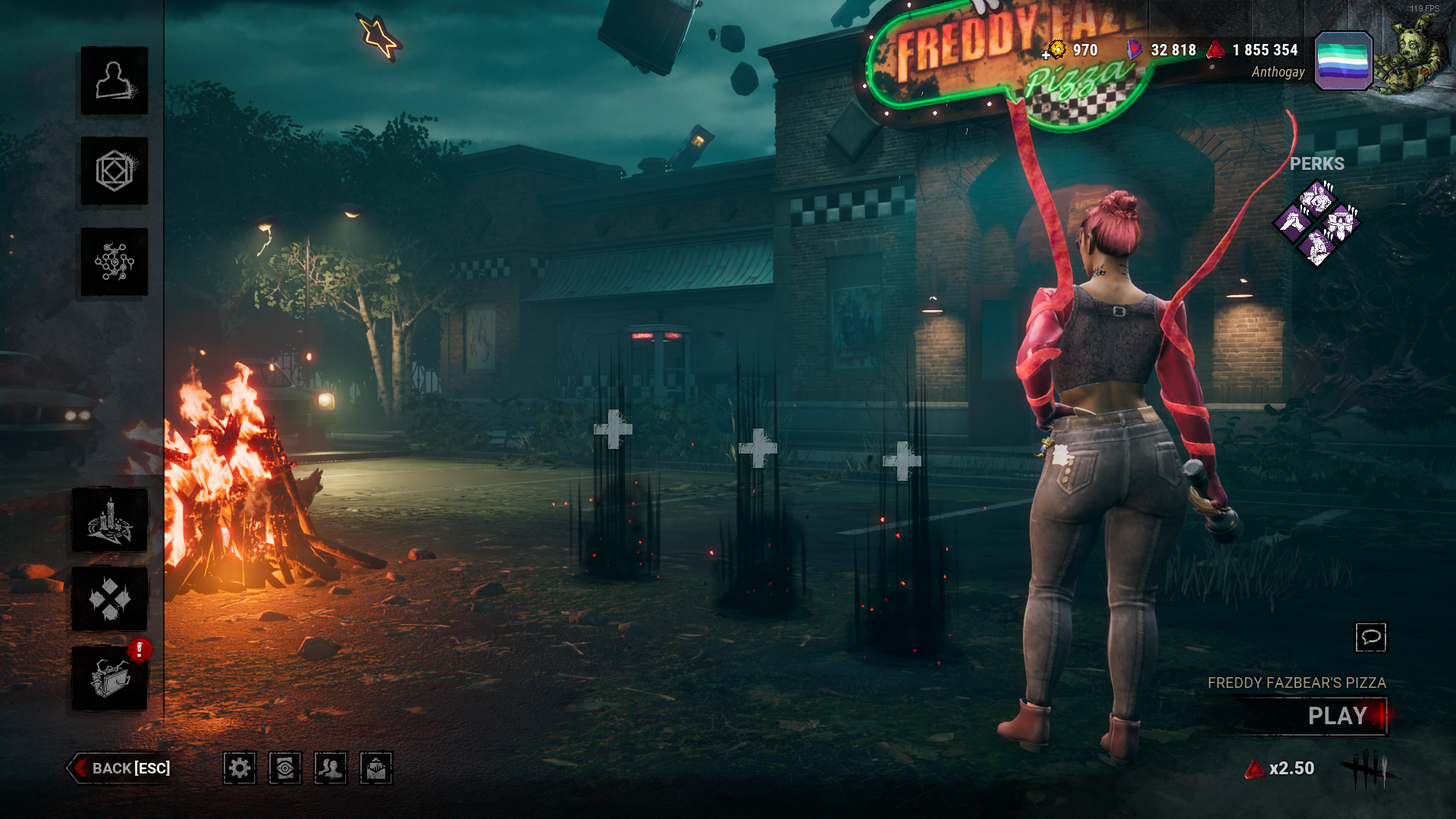Open the diamond loadout icon in left sidebar
This screenshot has height=819, width=1456.
tap(113, 599)
